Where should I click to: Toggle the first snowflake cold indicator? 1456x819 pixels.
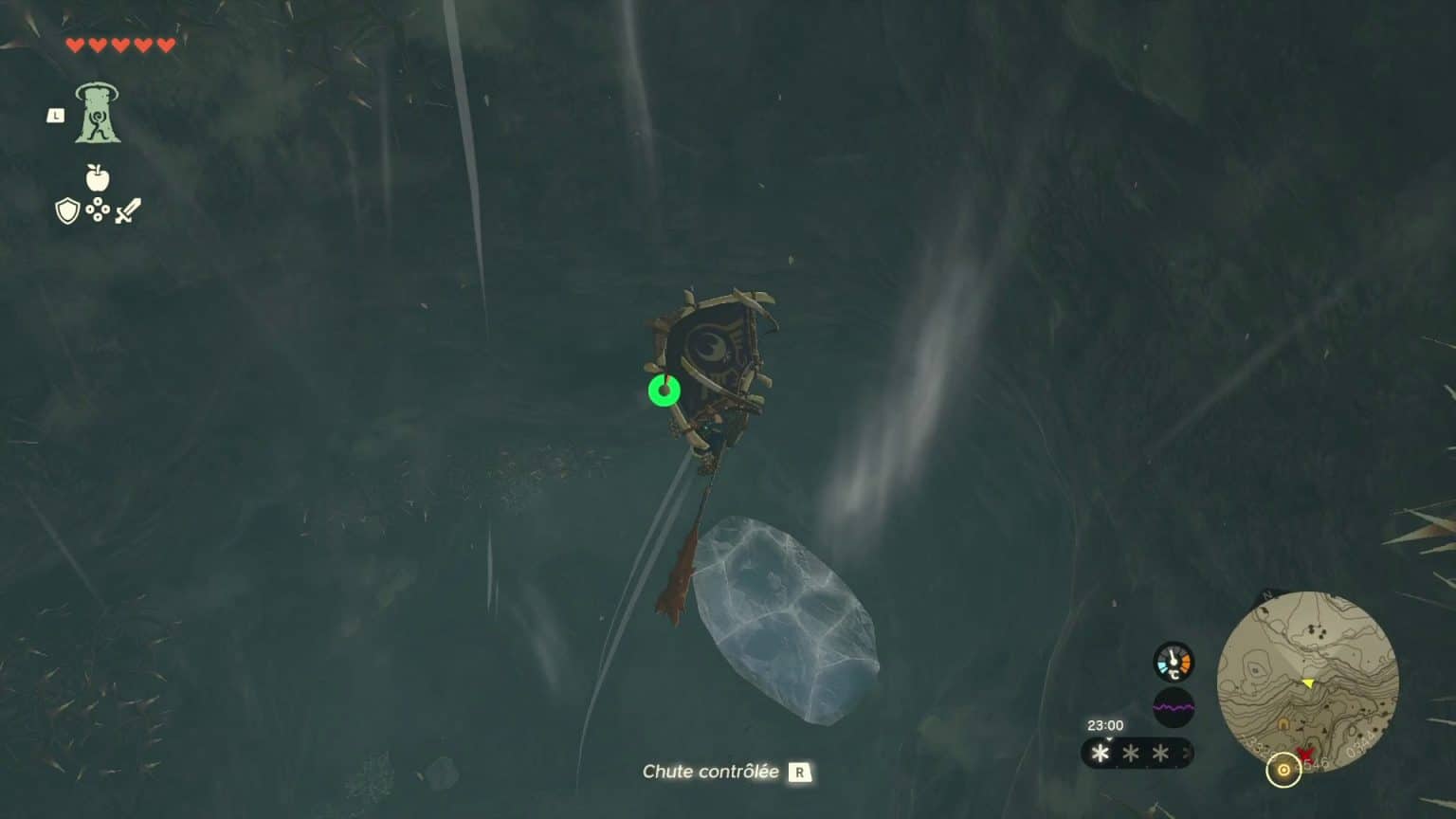click(x=1100, y=752)
